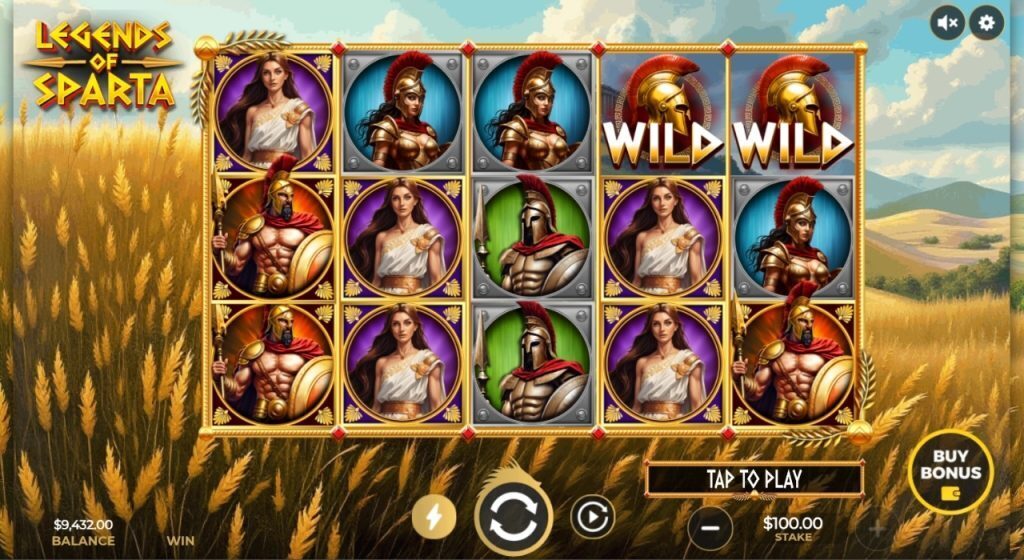Decrease the stake with the minus button
Screen dimensions: 1024x560
coord(710,527)
